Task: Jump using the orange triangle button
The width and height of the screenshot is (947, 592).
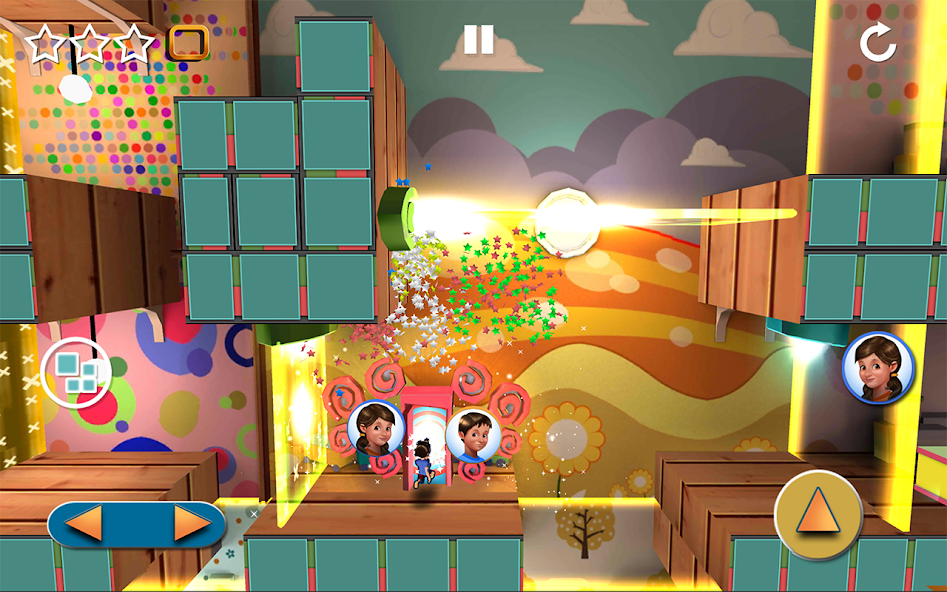Action: point(818,515)
